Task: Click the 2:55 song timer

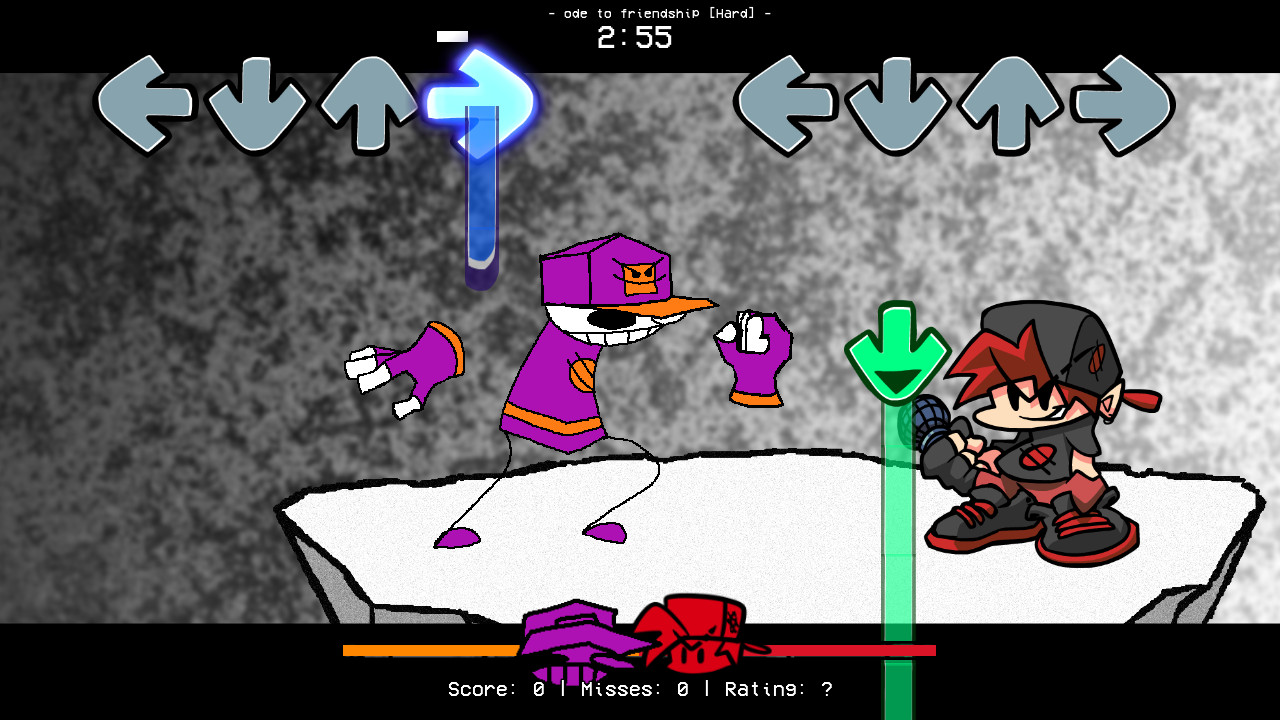Action: (x=631, y=37)
